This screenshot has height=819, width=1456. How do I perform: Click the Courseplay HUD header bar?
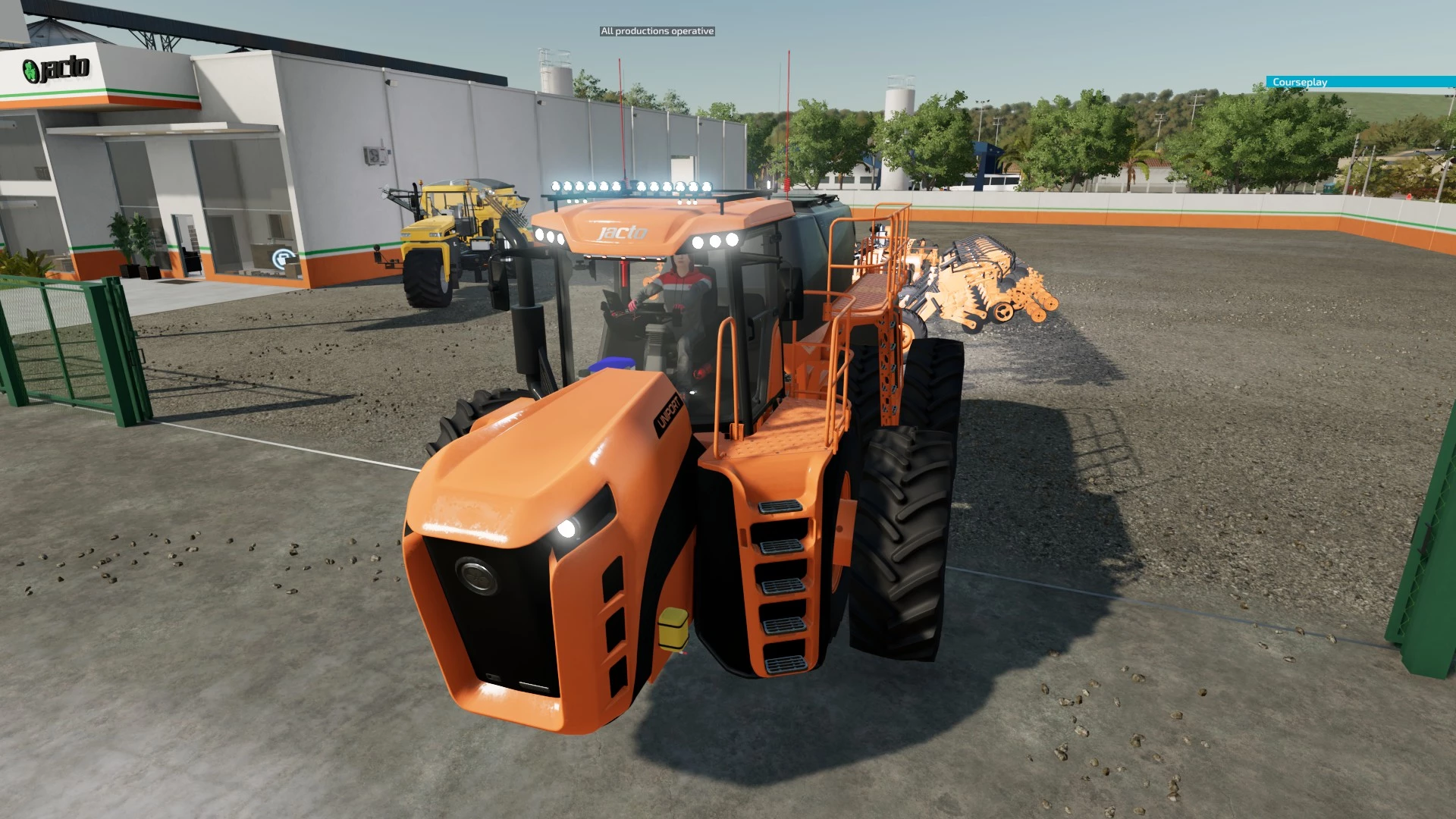click(1360, 82)
